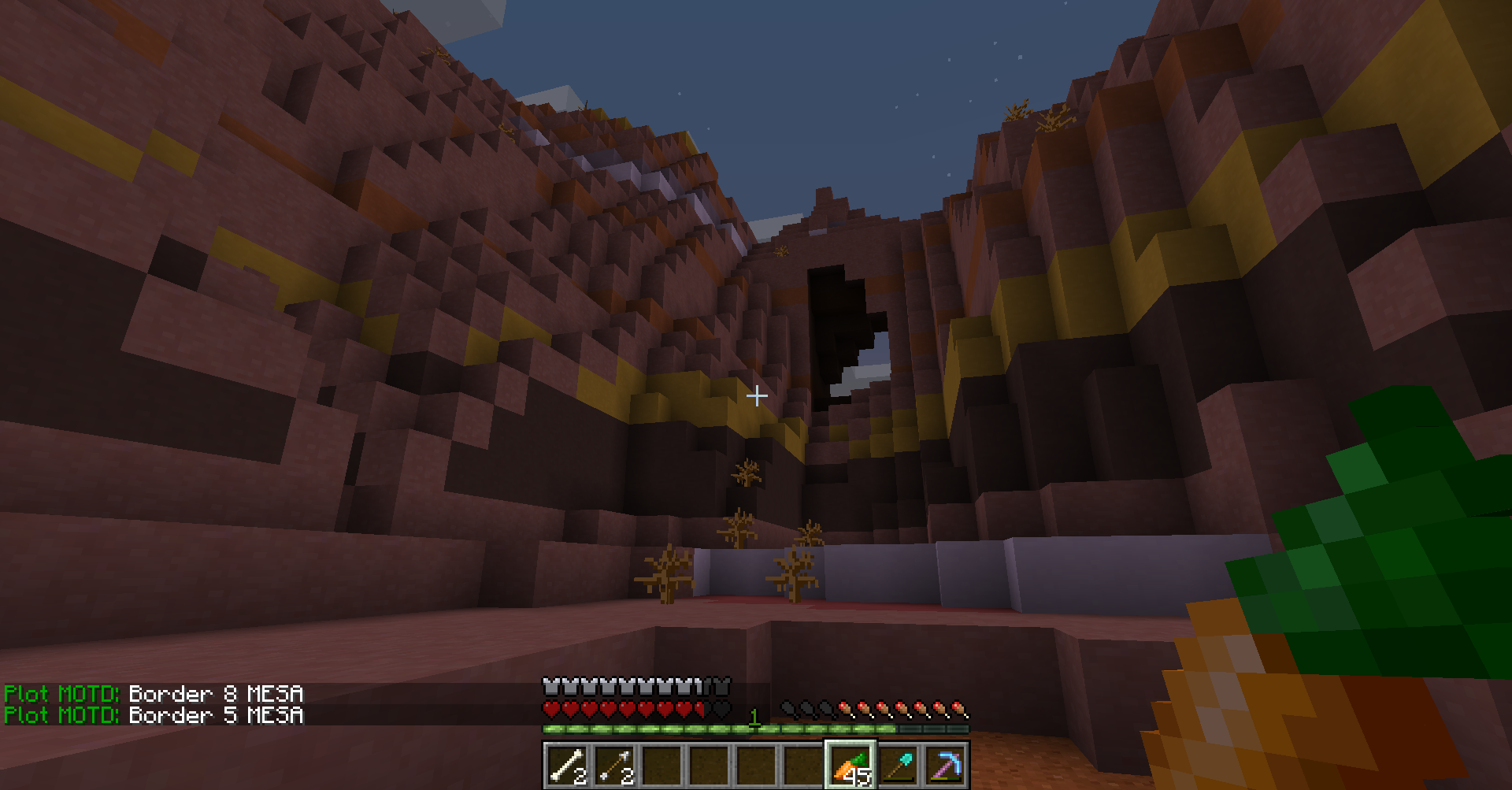This screenshot has height=790, width=1512.
Task: Equip the enchanted diamond pickaxe
Action: pyautogui.click(x=945, y=765)
